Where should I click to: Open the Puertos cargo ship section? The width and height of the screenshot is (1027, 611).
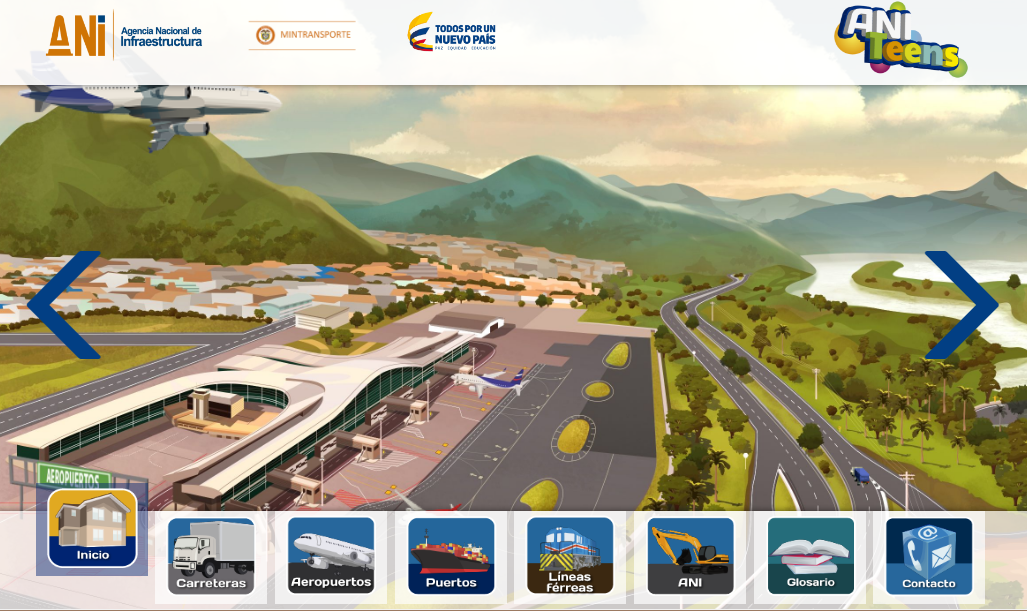pyautogui.click(x=451, y=556)
